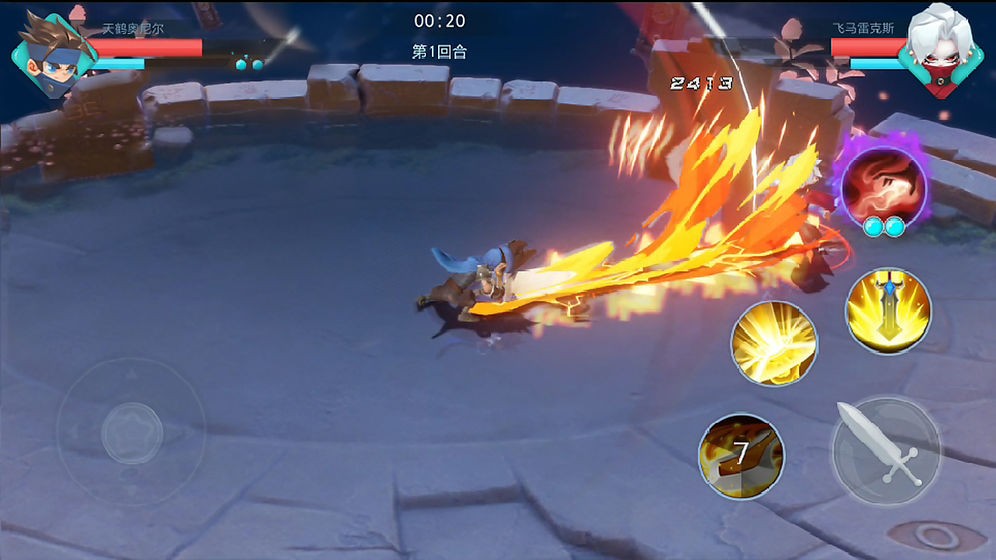Use the golden sword strike skill
996x560 pixels.
click(x=888, y=310)
